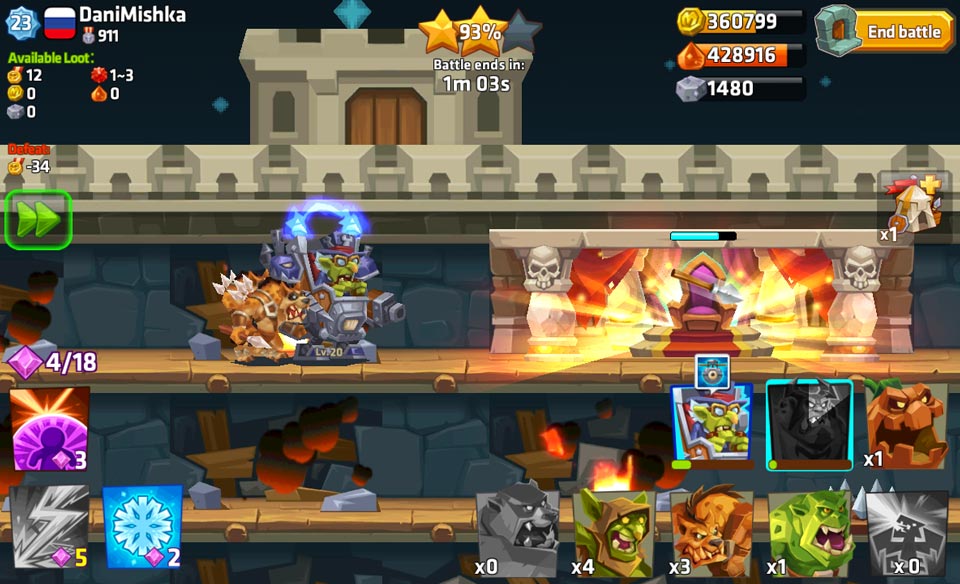Deploy the orange rock golem unit
Image resolution: width=960 pixels, height=584 pixels.
[x=904, y=424]
